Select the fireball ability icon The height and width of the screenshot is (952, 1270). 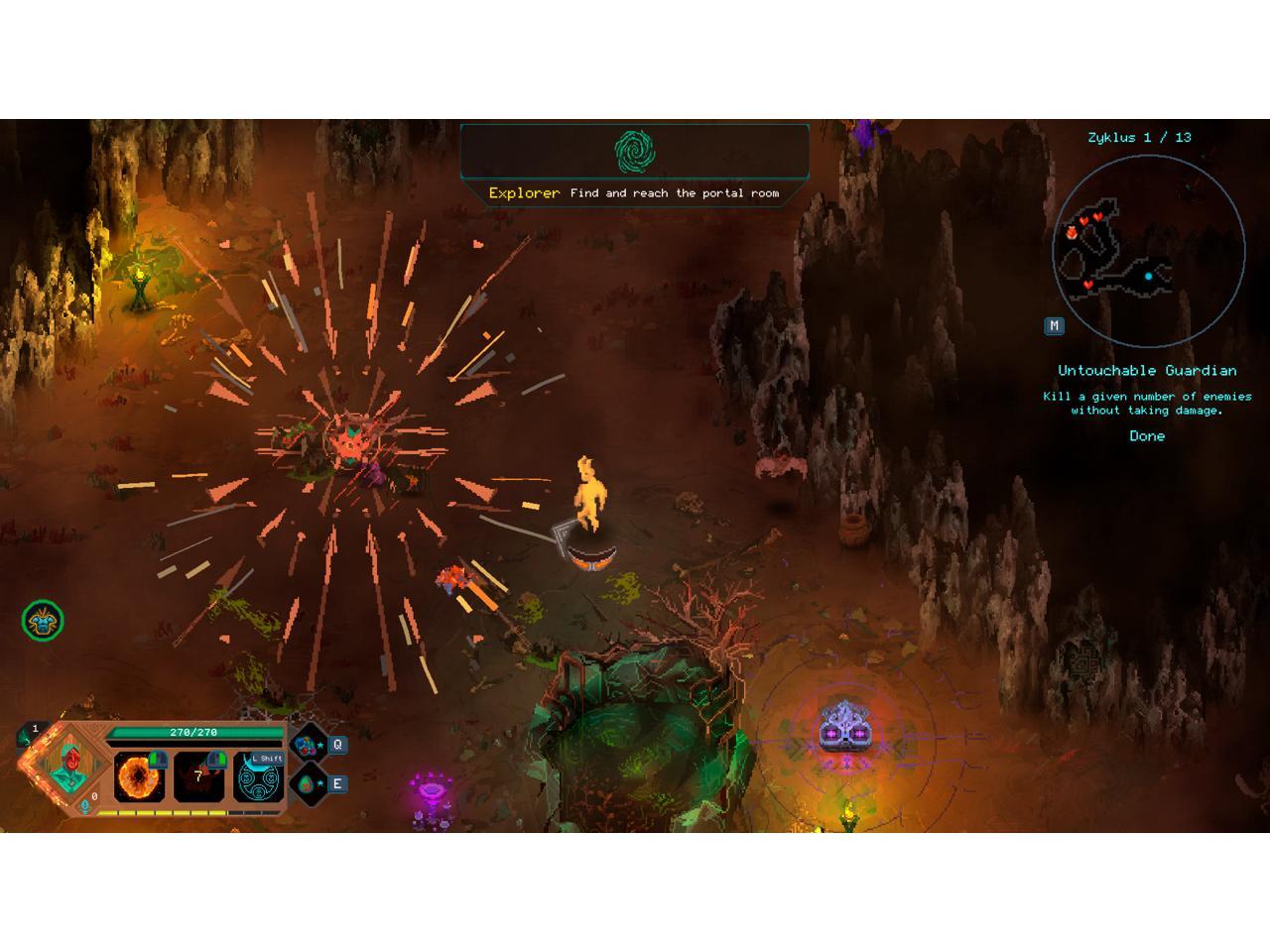coord(138,776)
